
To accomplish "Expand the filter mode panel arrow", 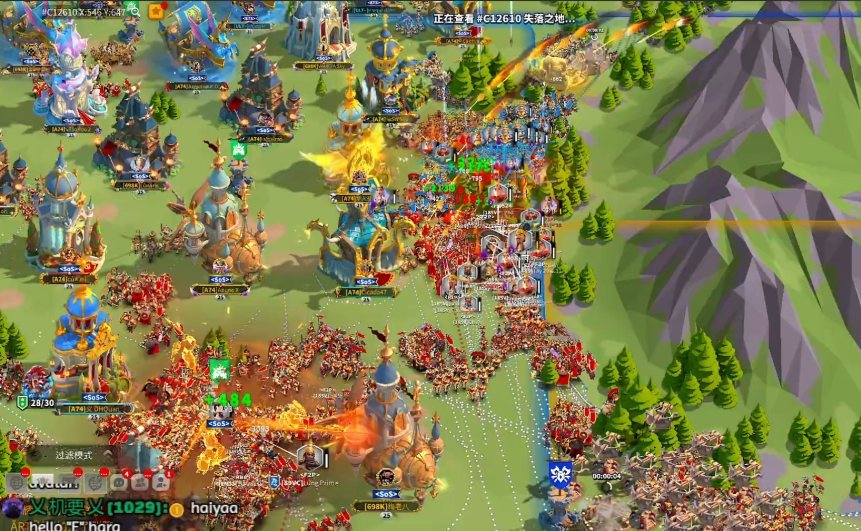I will 108,455.
